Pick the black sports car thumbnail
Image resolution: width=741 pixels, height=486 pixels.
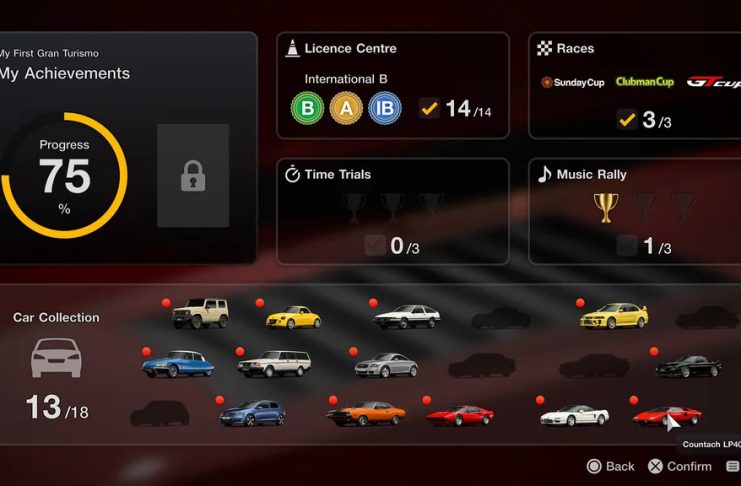688,366
